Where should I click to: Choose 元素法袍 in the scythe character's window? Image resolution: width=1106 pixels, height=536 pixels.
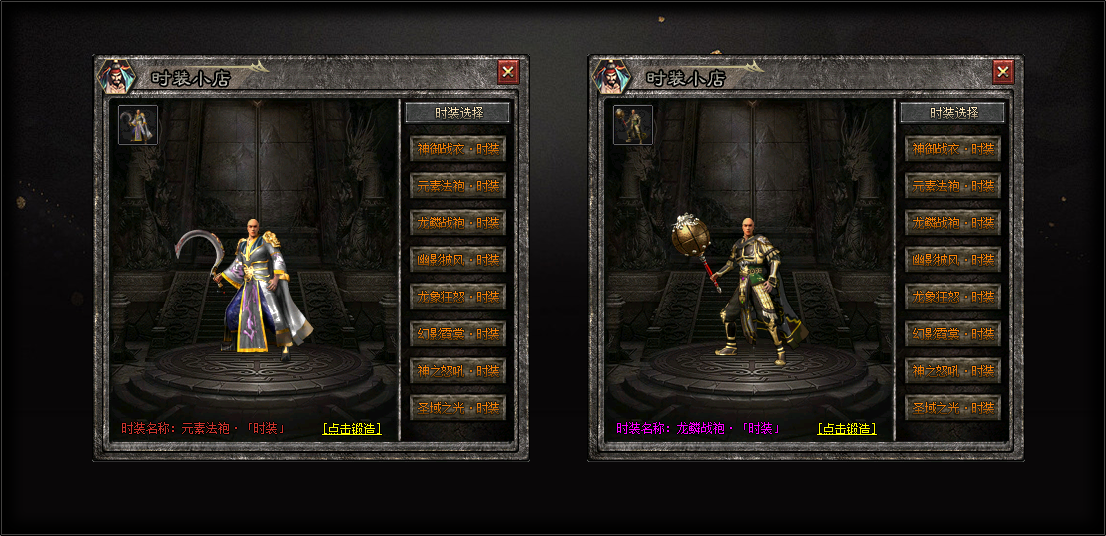(458, 186)
